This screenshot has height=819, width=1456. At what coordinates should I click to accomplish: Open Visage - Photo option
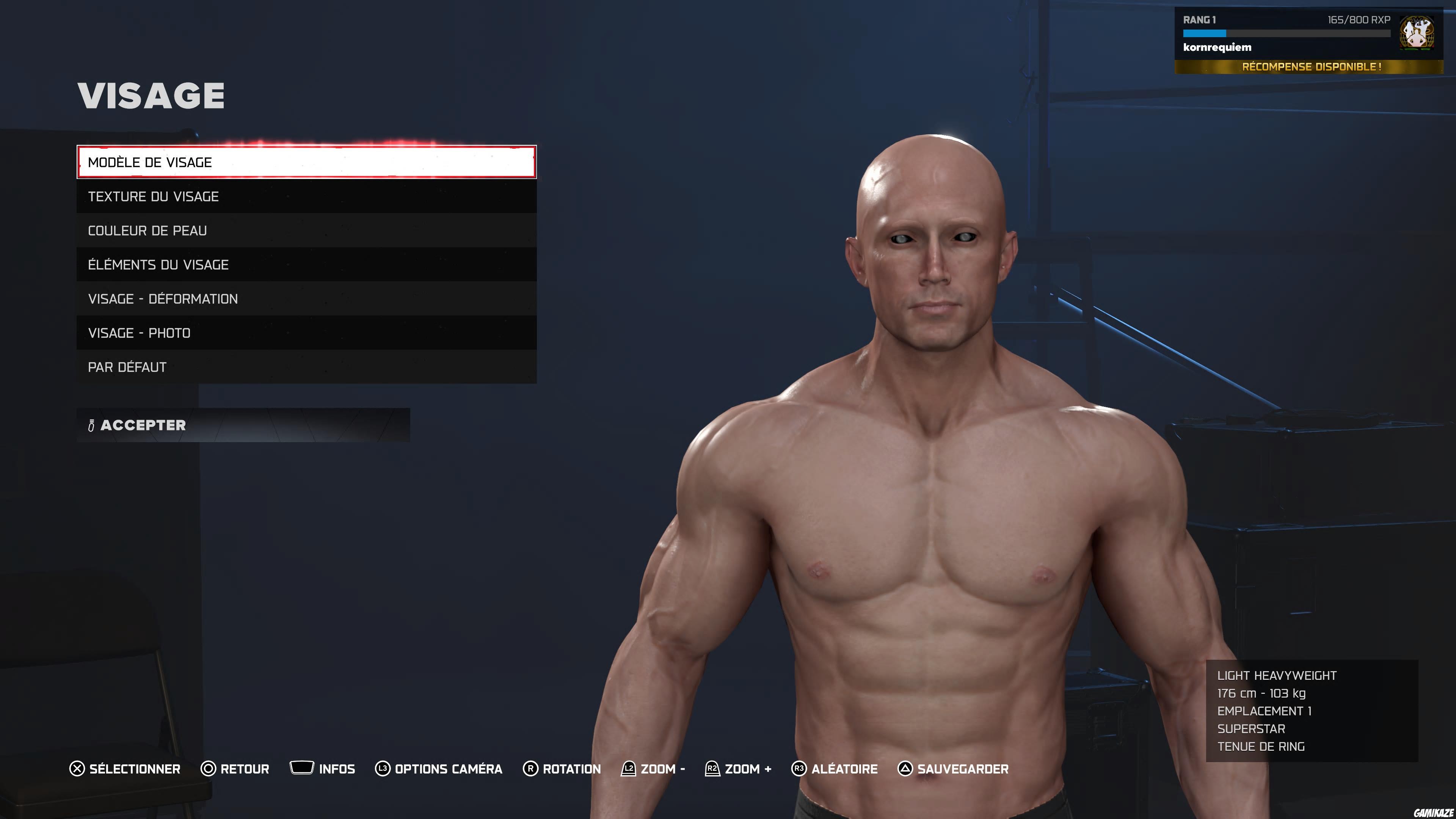(305, 333)
